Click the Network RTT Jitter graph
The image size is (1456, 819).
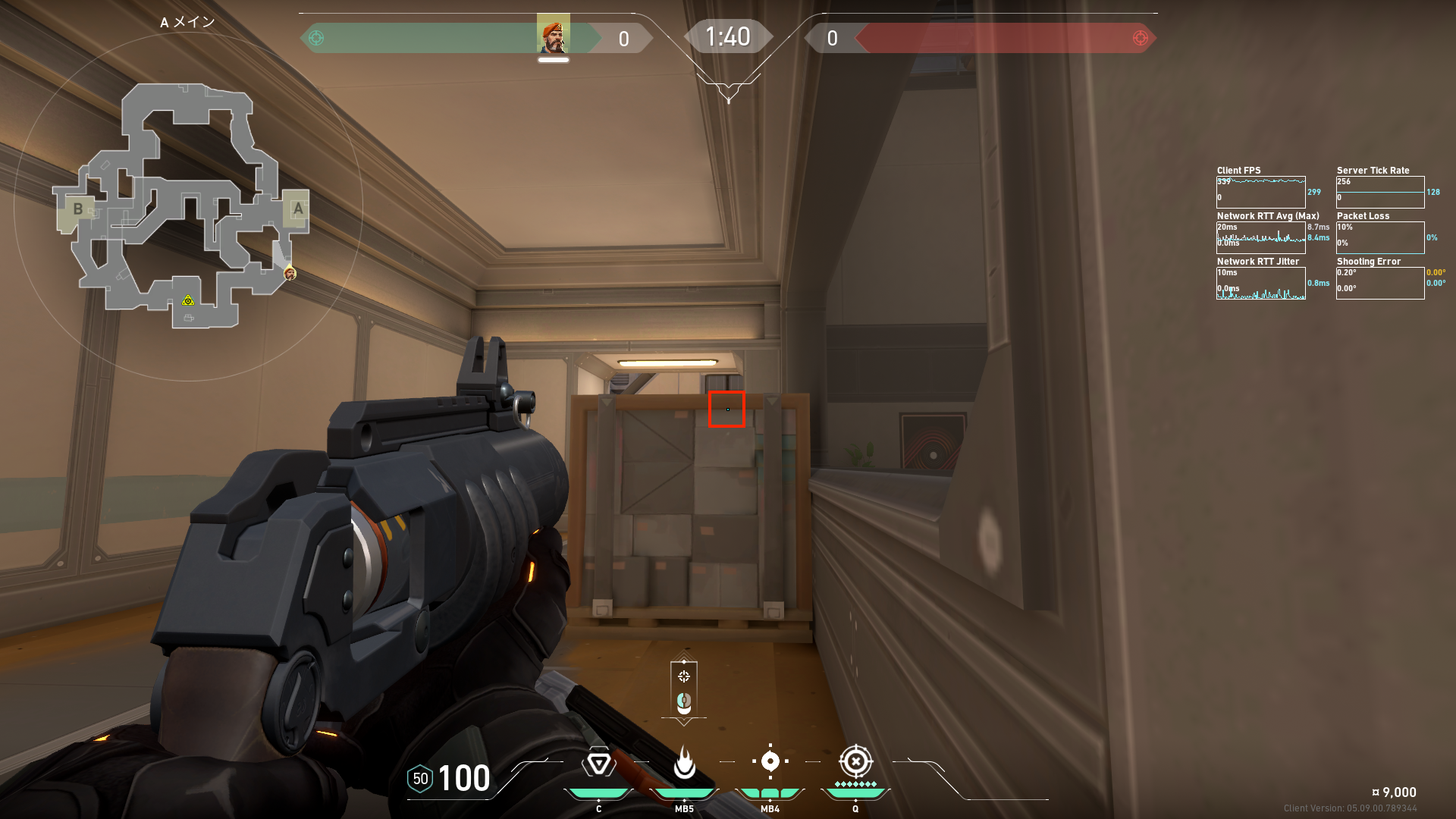(1260, 283)
